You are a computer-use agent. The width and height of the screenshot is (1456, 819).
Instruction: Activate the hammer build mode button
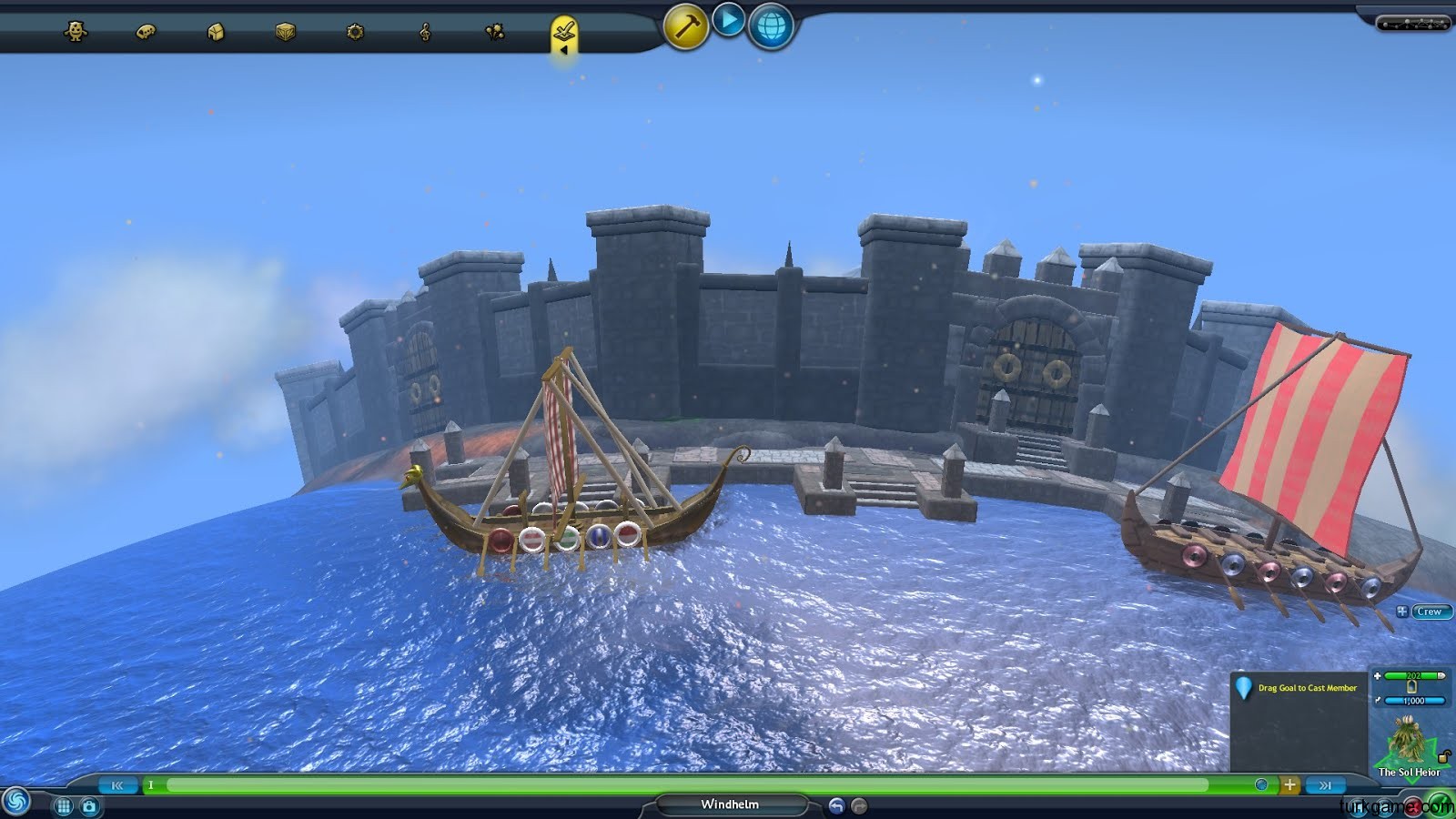pyautogui.click(x=685, y=26)
